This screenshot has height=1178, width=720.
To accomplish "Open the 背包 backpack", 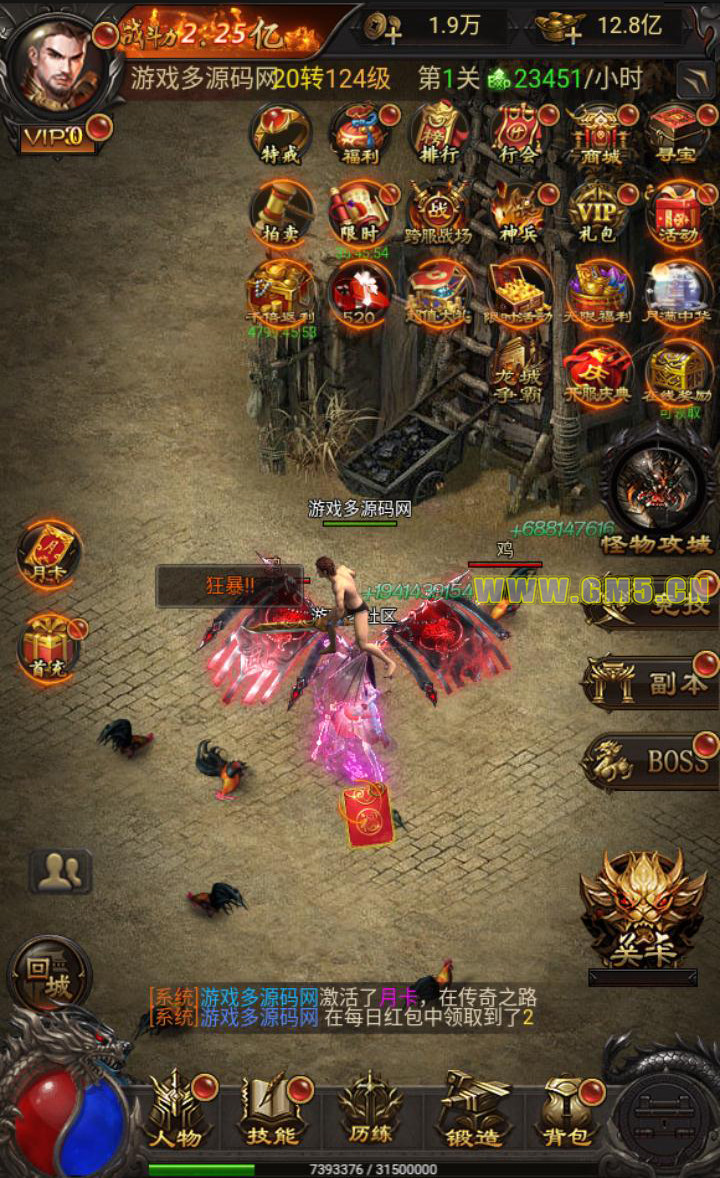I will 566,1110.
